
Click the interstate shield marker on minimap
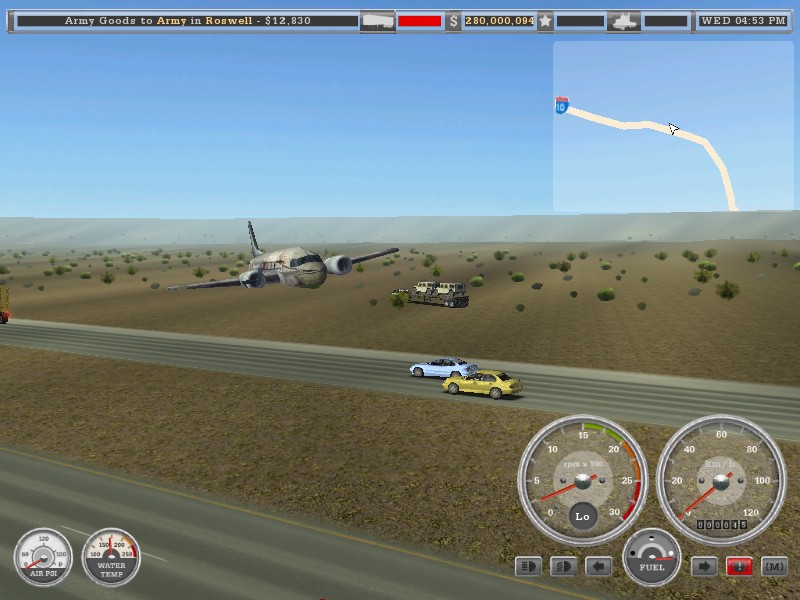click(562, 105)
